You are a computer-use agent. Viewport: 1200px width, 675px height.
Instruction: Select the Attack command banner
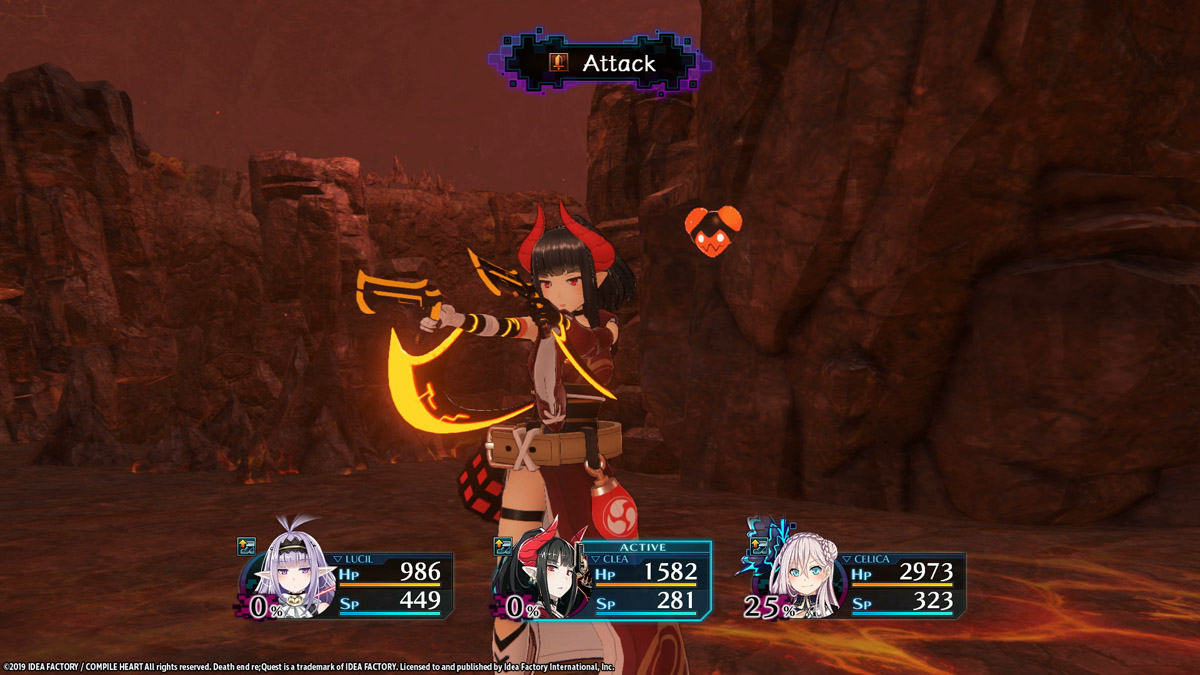(x=600, y=63)
